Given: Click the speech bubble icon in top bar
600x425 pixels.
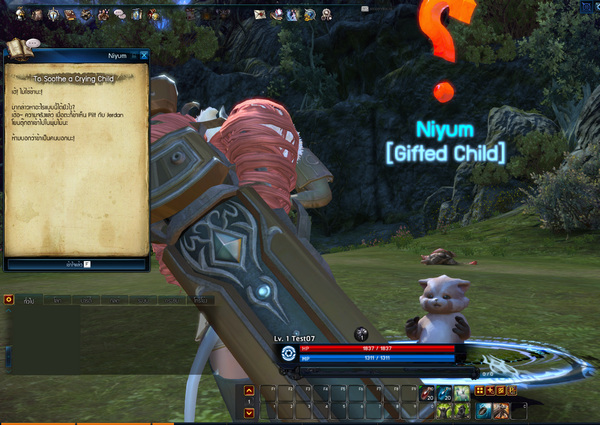Looking at the screenshot, I should (x=119, y=14).
